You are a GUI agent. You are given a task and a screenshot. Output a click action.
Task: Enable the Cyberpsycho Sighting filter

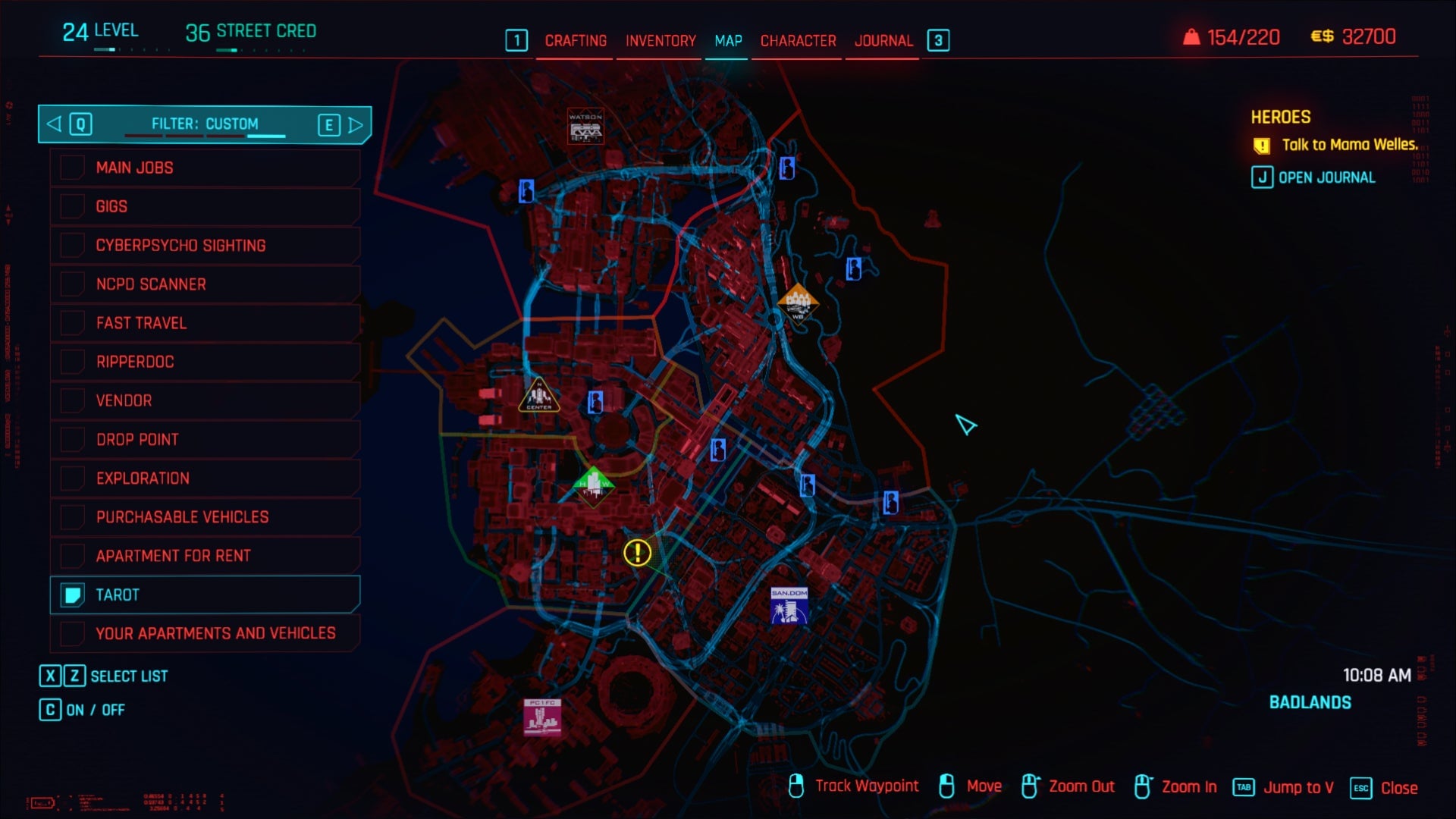(74, 245)
